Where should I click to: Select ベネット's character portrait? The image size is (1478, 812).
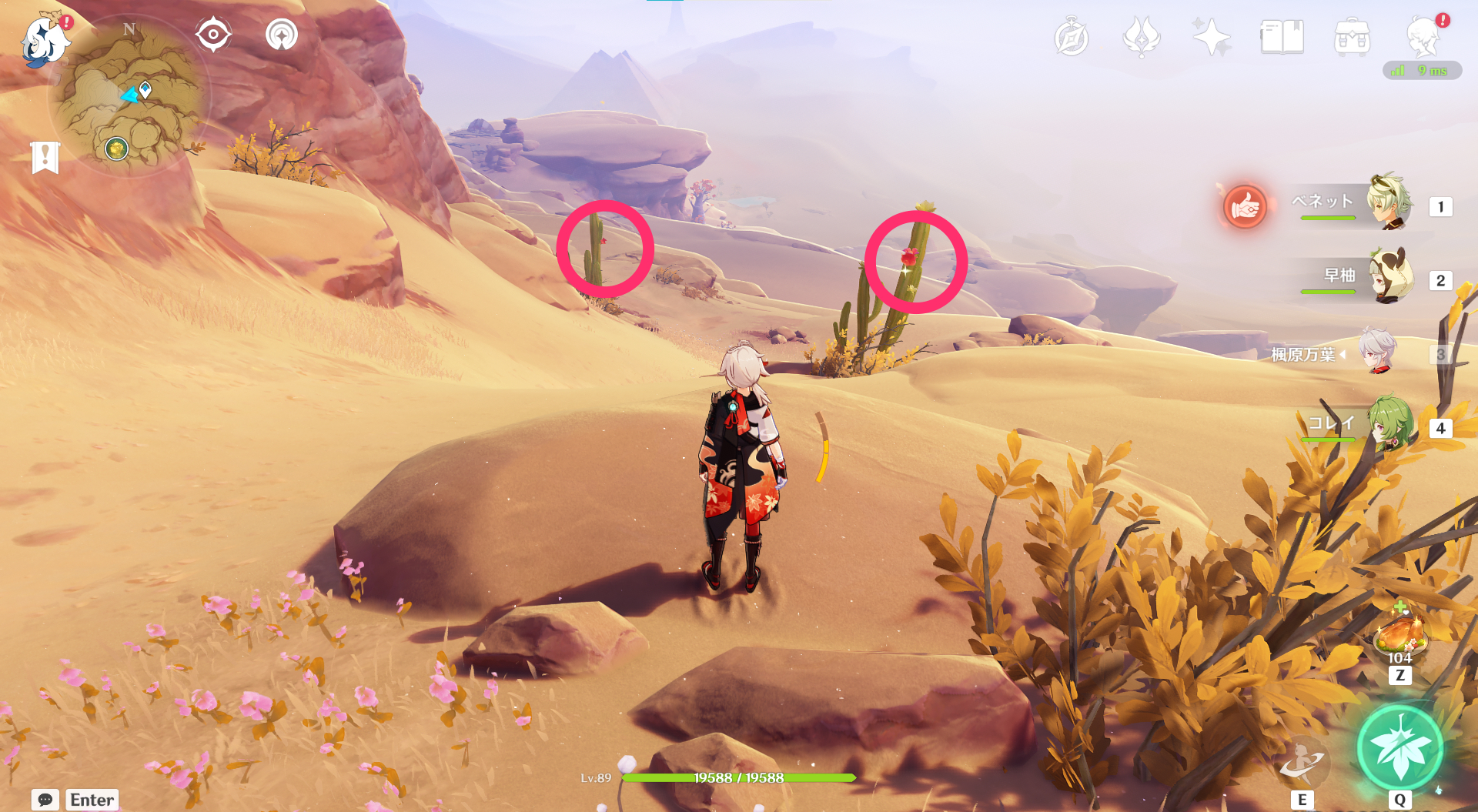1392,204
